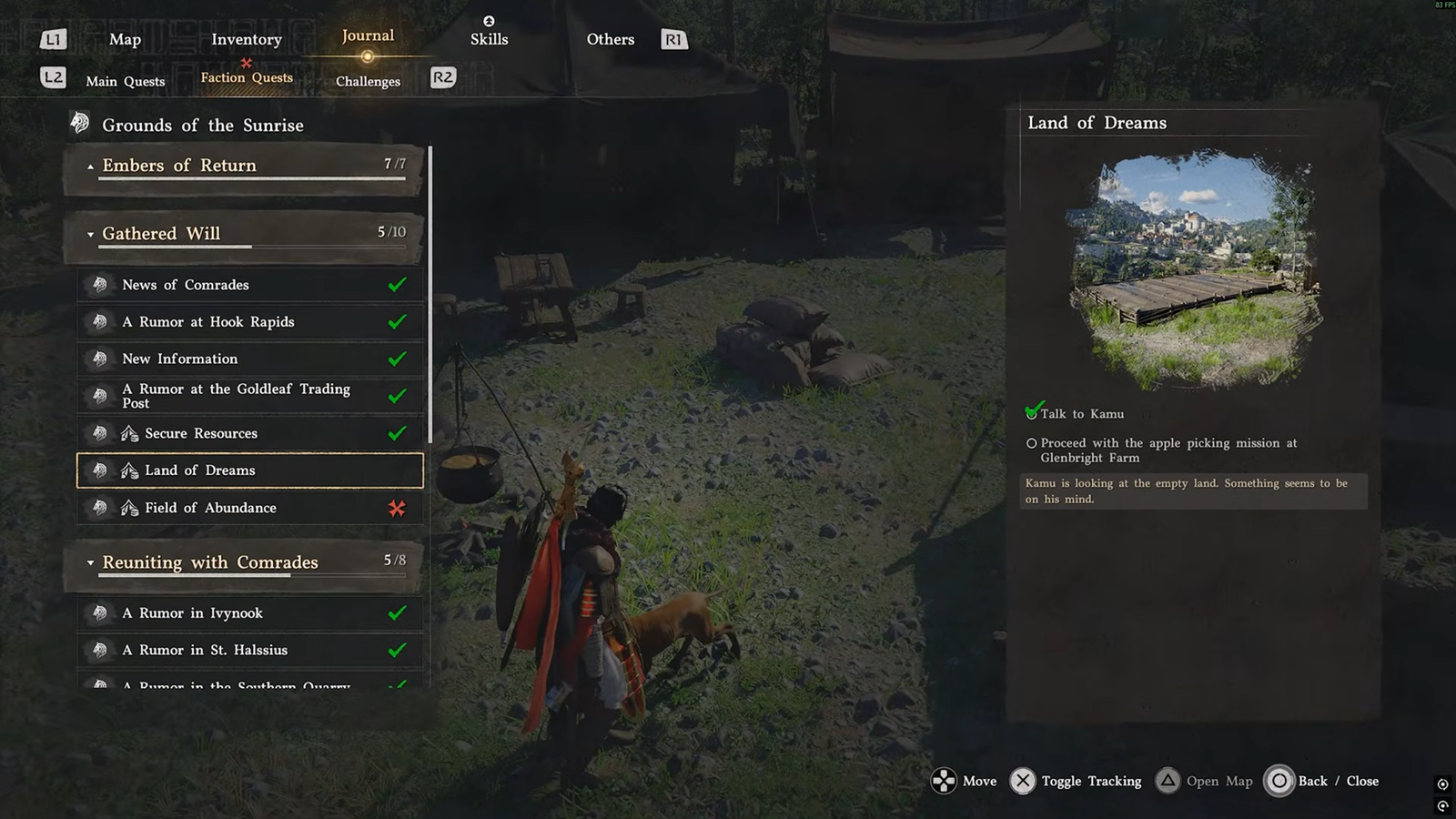This screenshot has height=819, width=1456.
Task: Open the A Rumor in Ivynook quest
Action: tap(249, 613)
